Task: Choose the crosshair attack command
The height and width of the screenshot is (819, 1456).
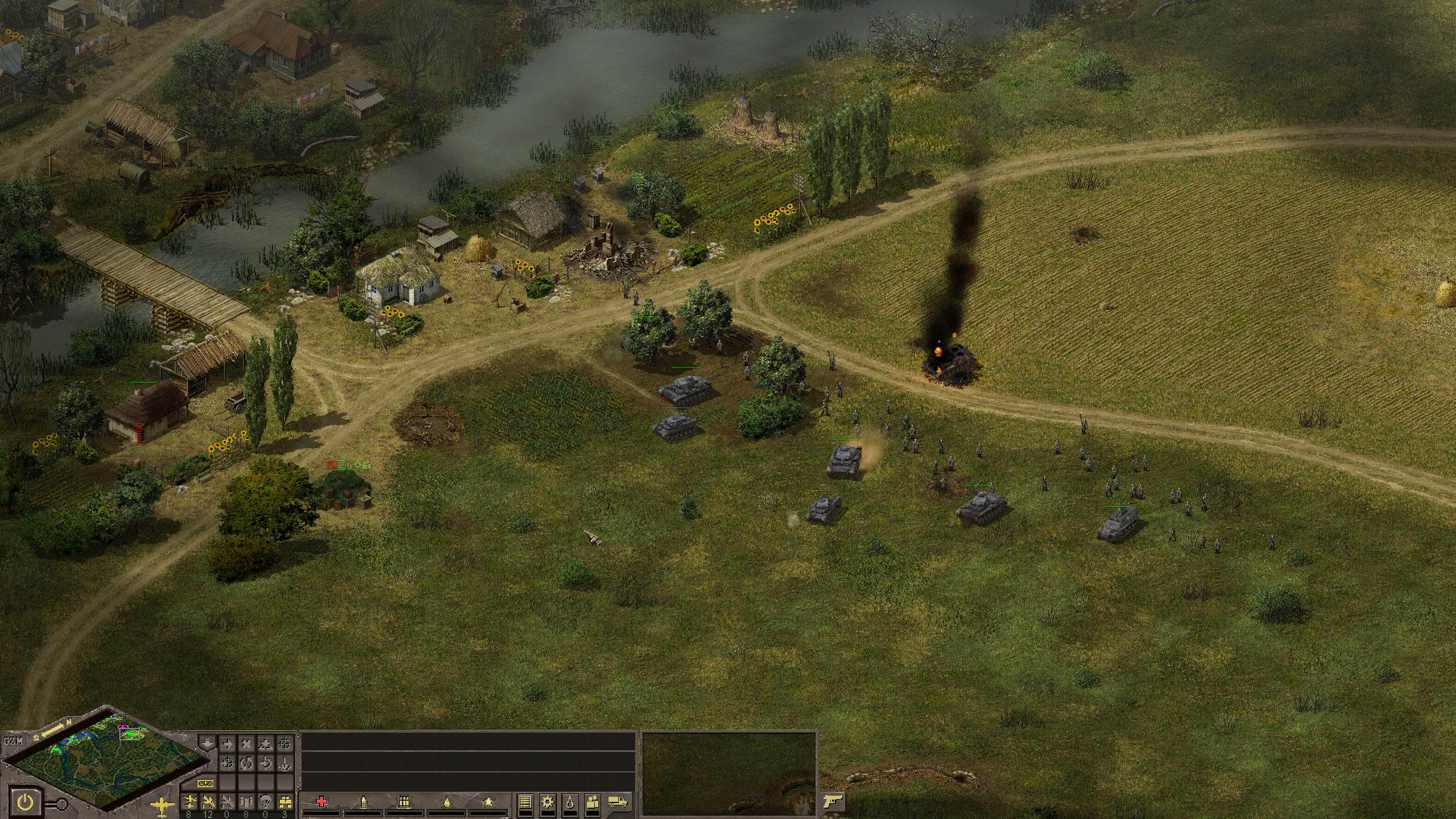Action: pos(284,744)
